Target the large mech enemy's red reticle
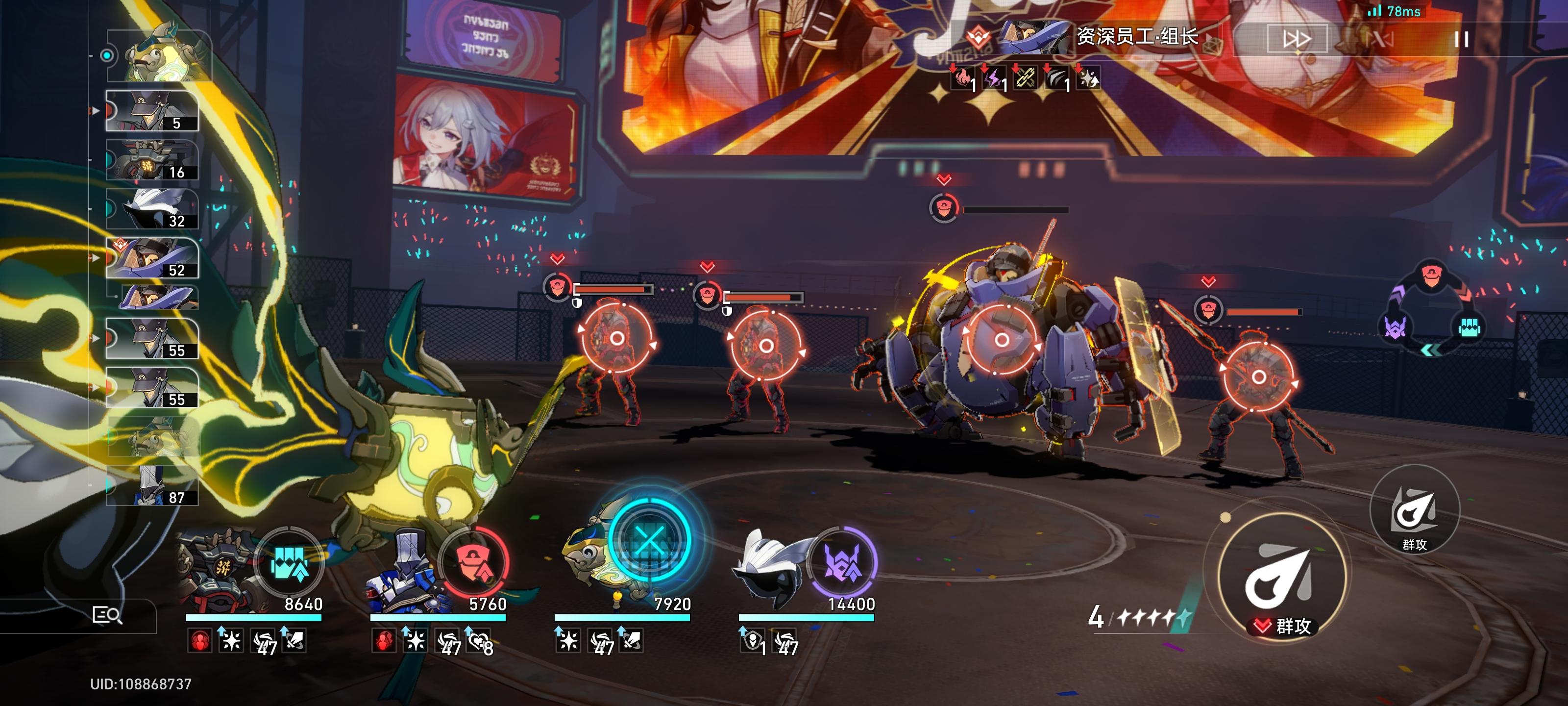Image resolution: width=1568 pixels, height=706 pixels. pos(1001,340)
